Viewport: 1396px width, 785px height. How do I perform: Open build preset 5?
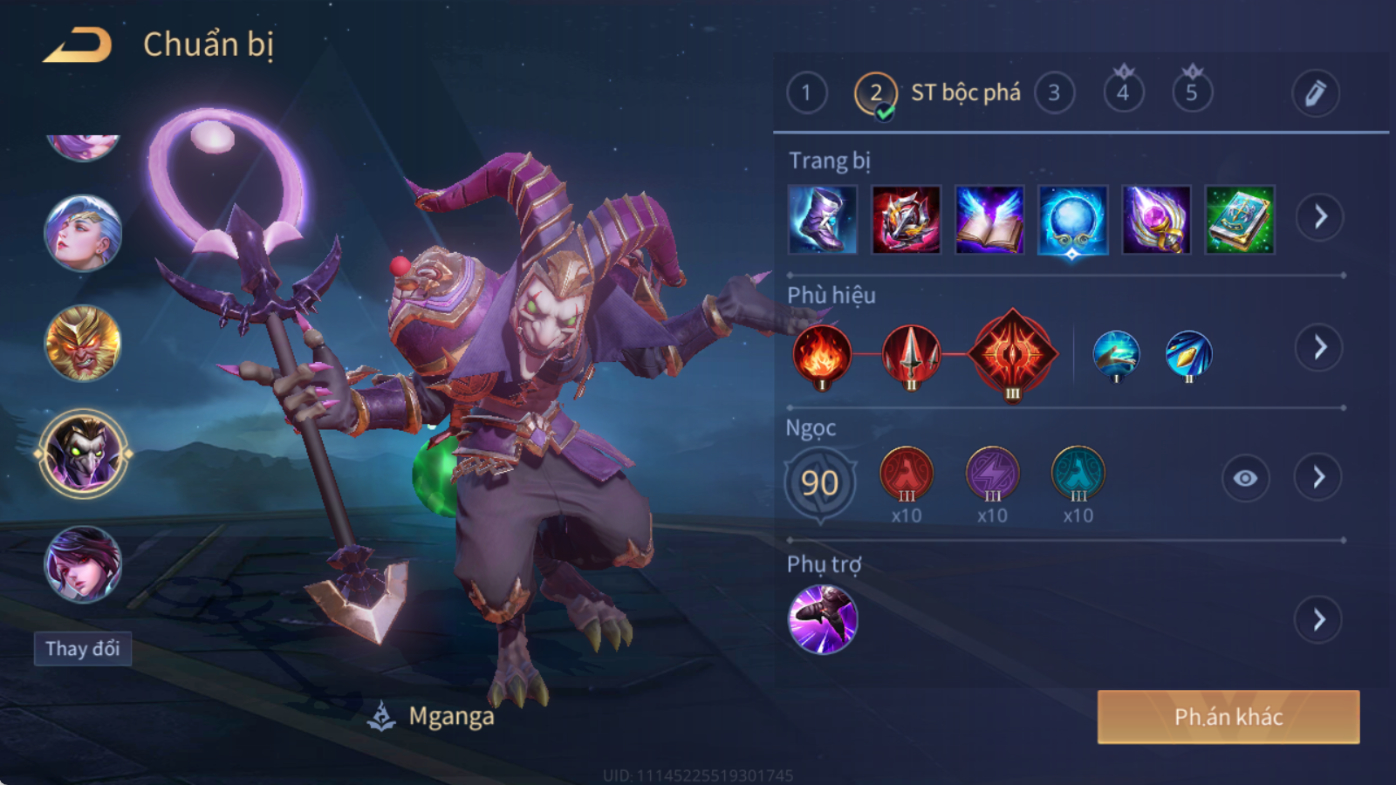(x=1192, y=94)
